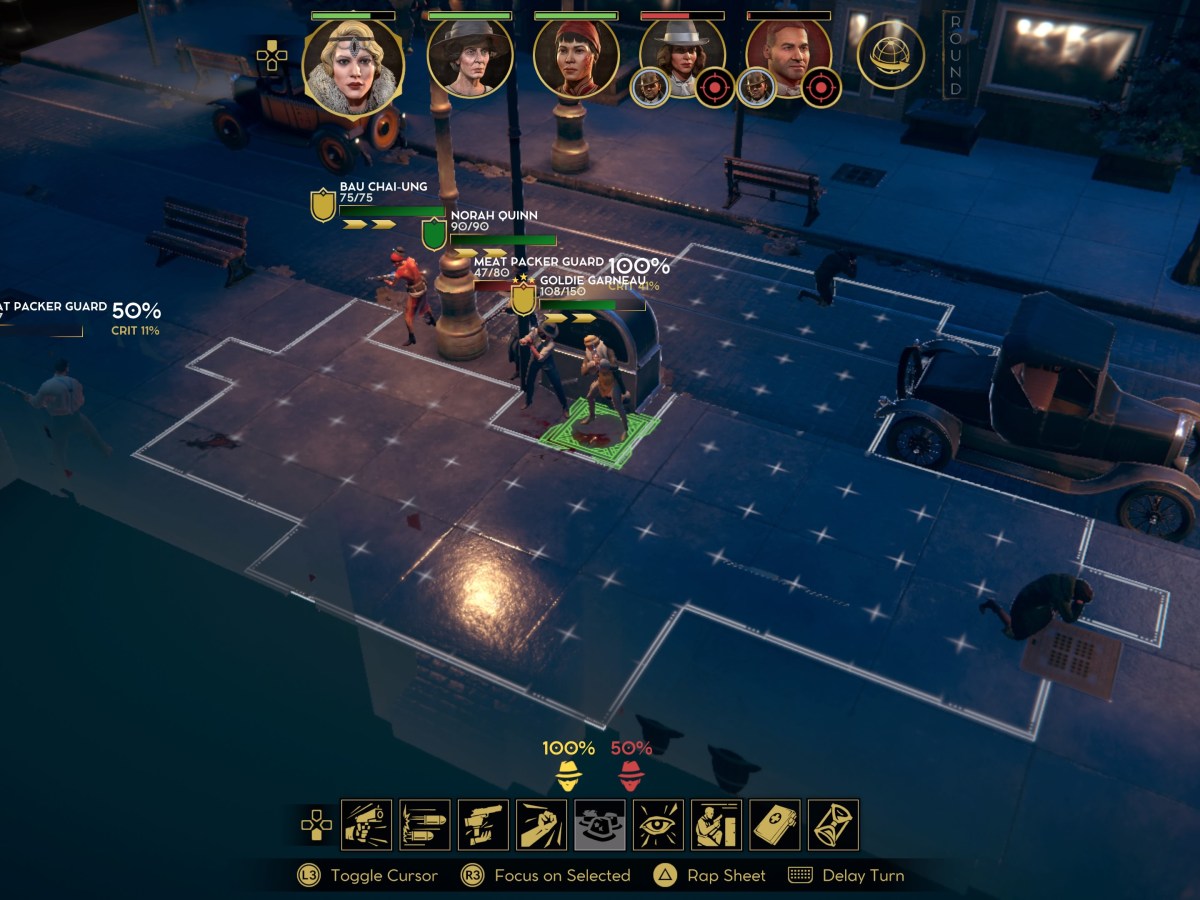
Task: Choose the take cover behind wall ability
Action: coord(716,825)
